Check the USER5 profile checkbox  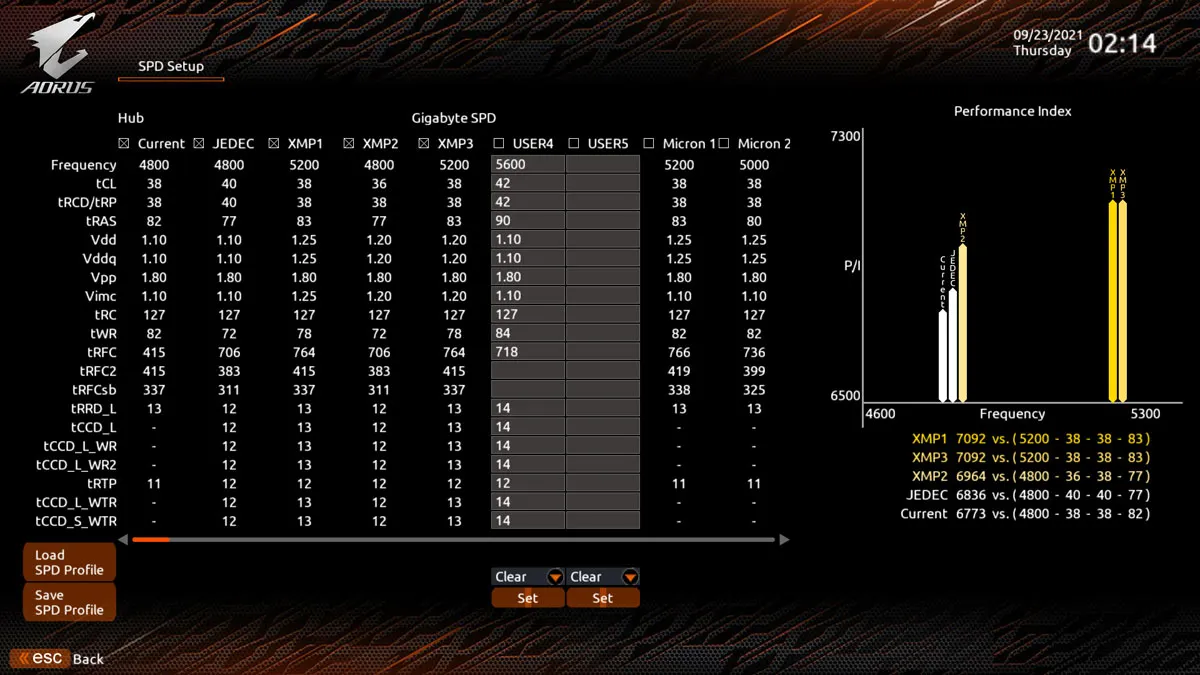pos(574,144)
